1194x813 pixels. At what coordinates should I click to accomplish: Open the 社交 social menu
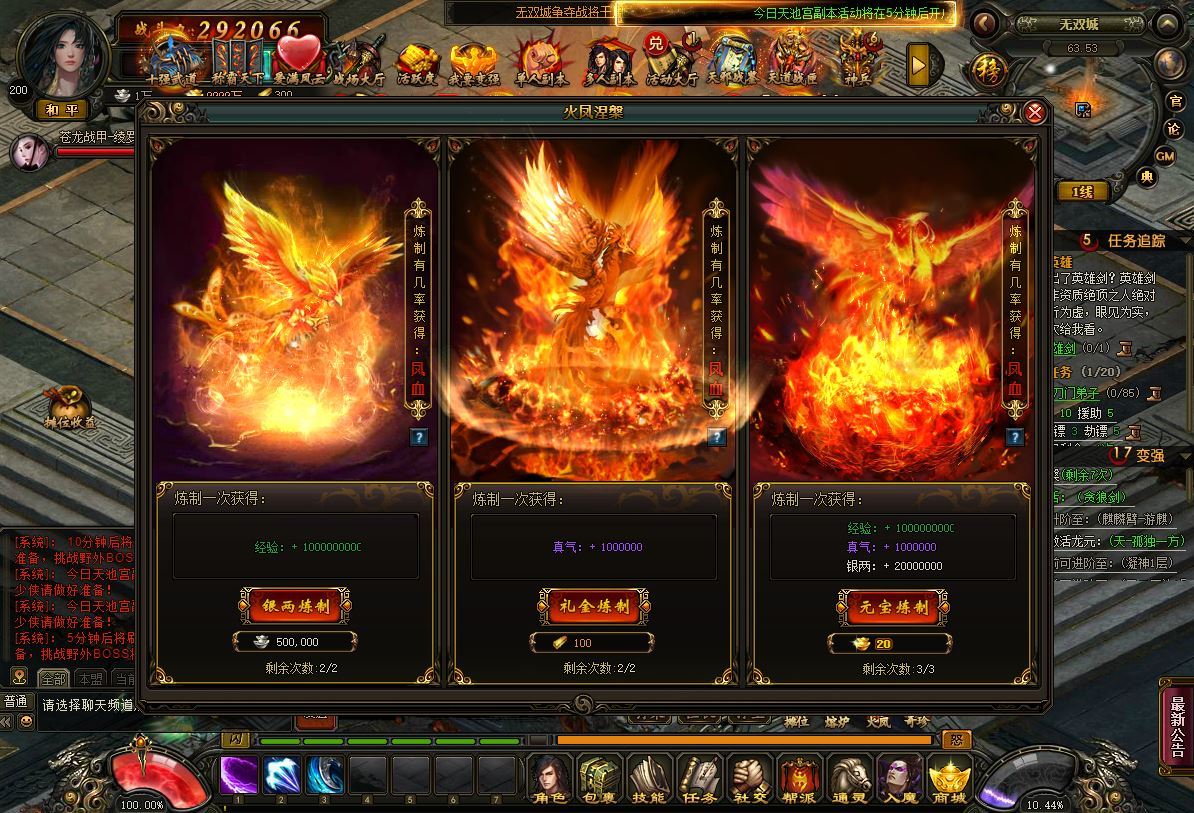(749, 778)
